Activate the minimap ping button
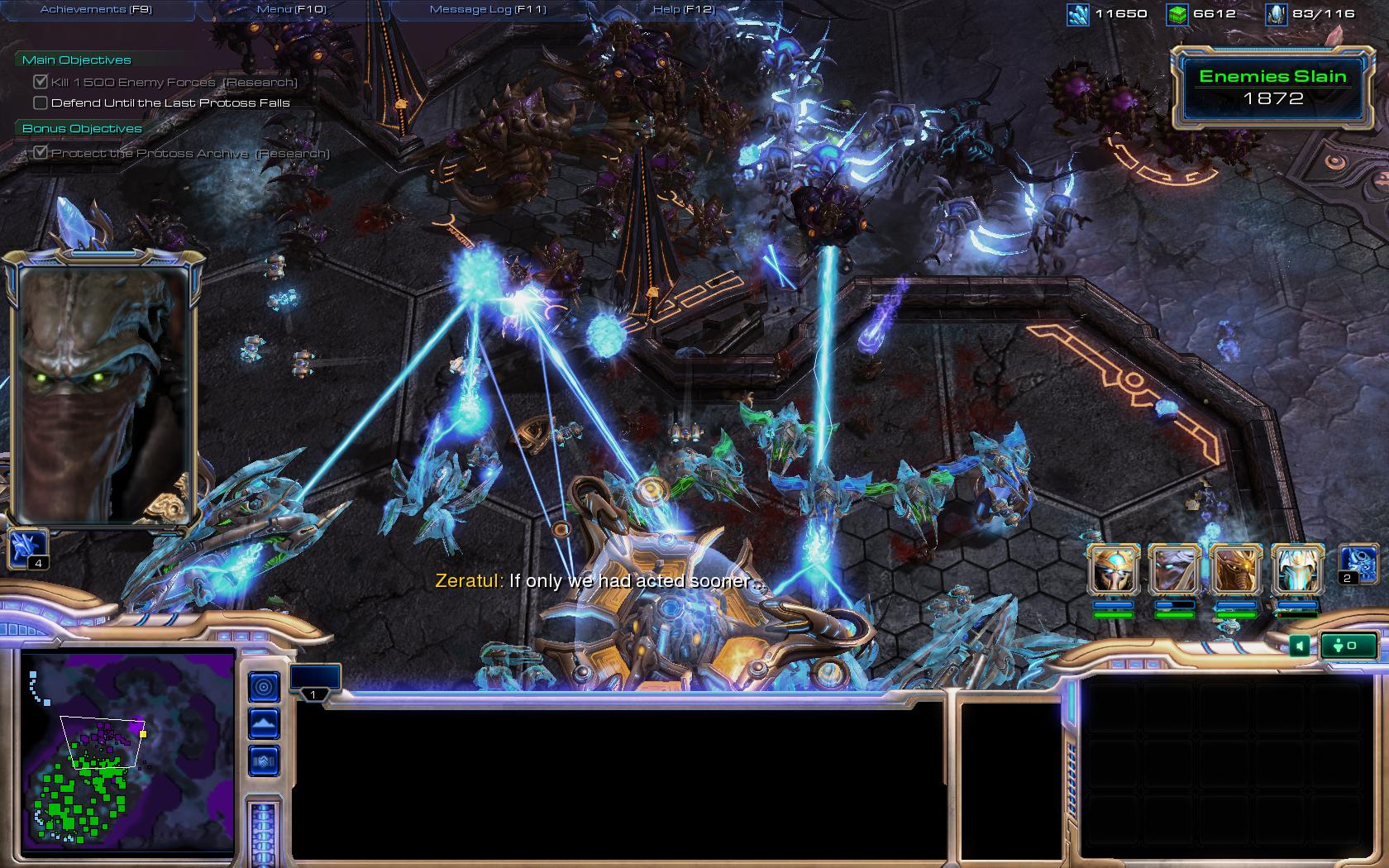1389x868 pixels. (x=265, y=686)
